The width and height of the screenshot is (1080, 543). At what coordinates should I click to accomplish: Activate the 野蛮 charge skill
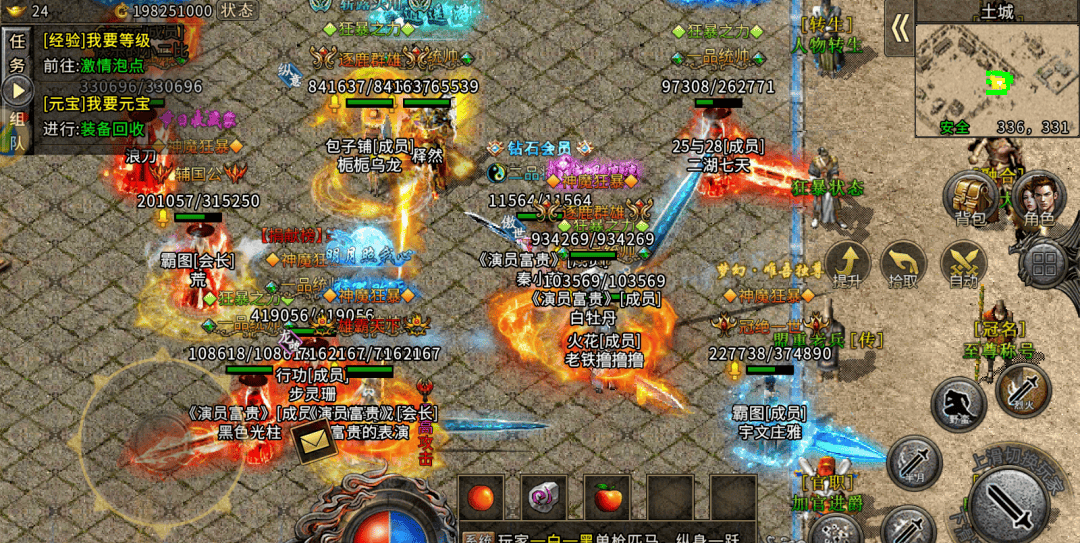[958, 403]
